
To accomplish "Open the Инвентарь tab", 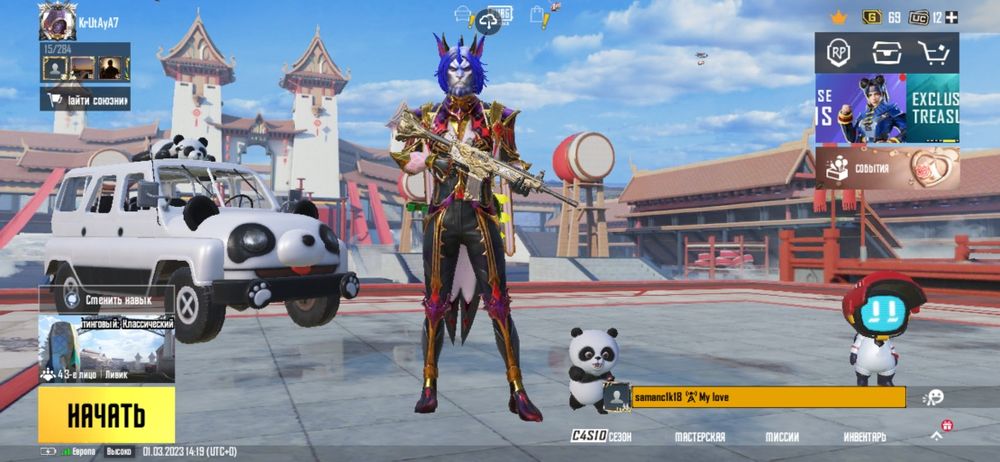I will [x=864, y=437].
